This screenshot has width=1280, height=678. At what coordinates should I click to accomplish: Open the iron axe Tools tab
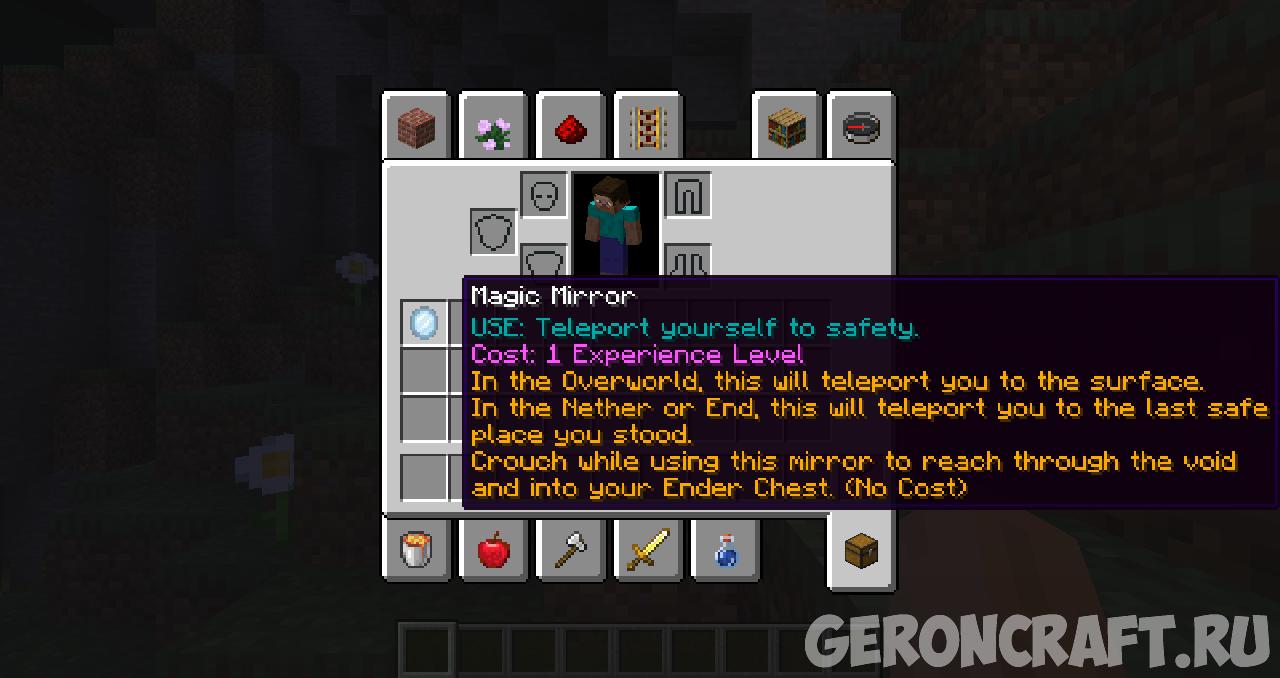coord(570,549)
